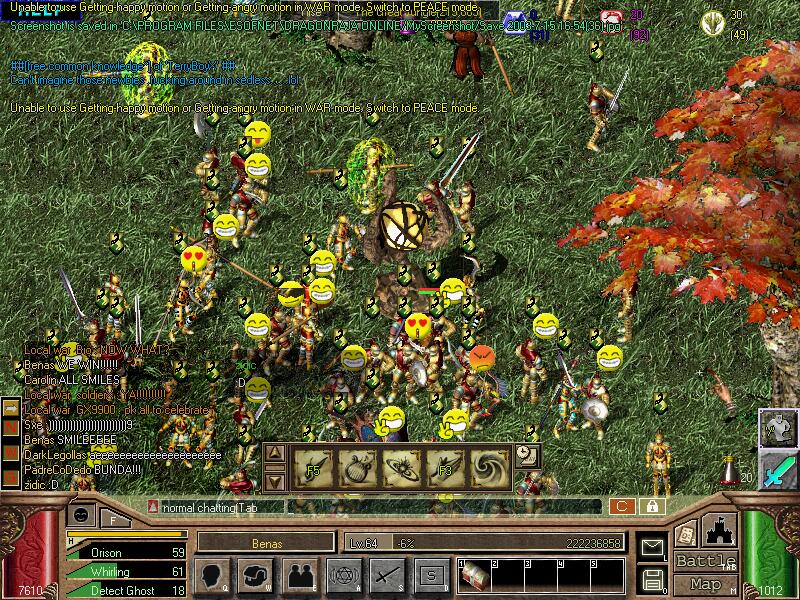The width and height of the screenshot is (800, 600).
Task: Open the castle guild icon
Action: pos(720,530)
